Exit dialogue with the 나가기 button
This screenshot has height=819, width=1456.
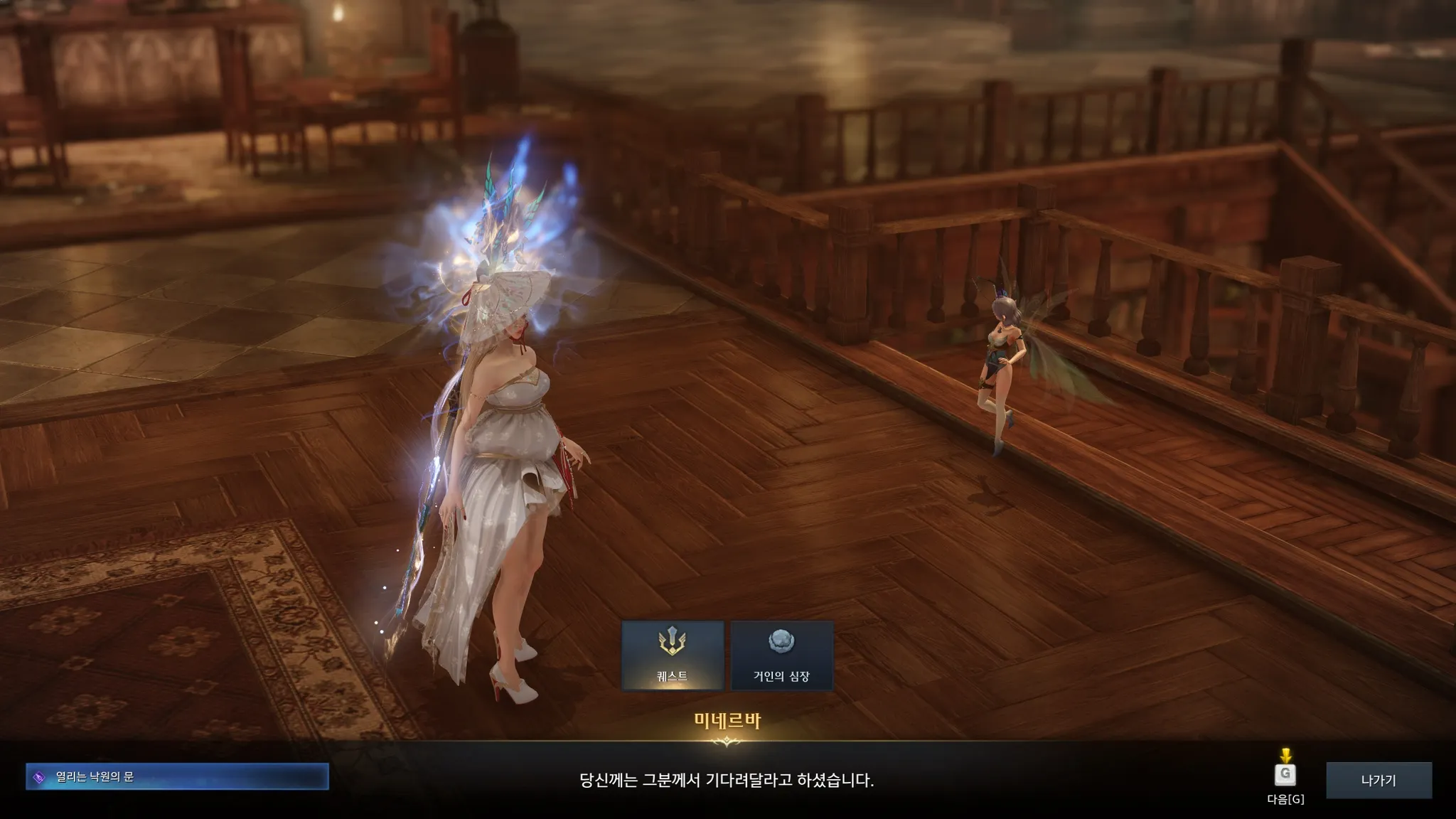click(1379, 780)
